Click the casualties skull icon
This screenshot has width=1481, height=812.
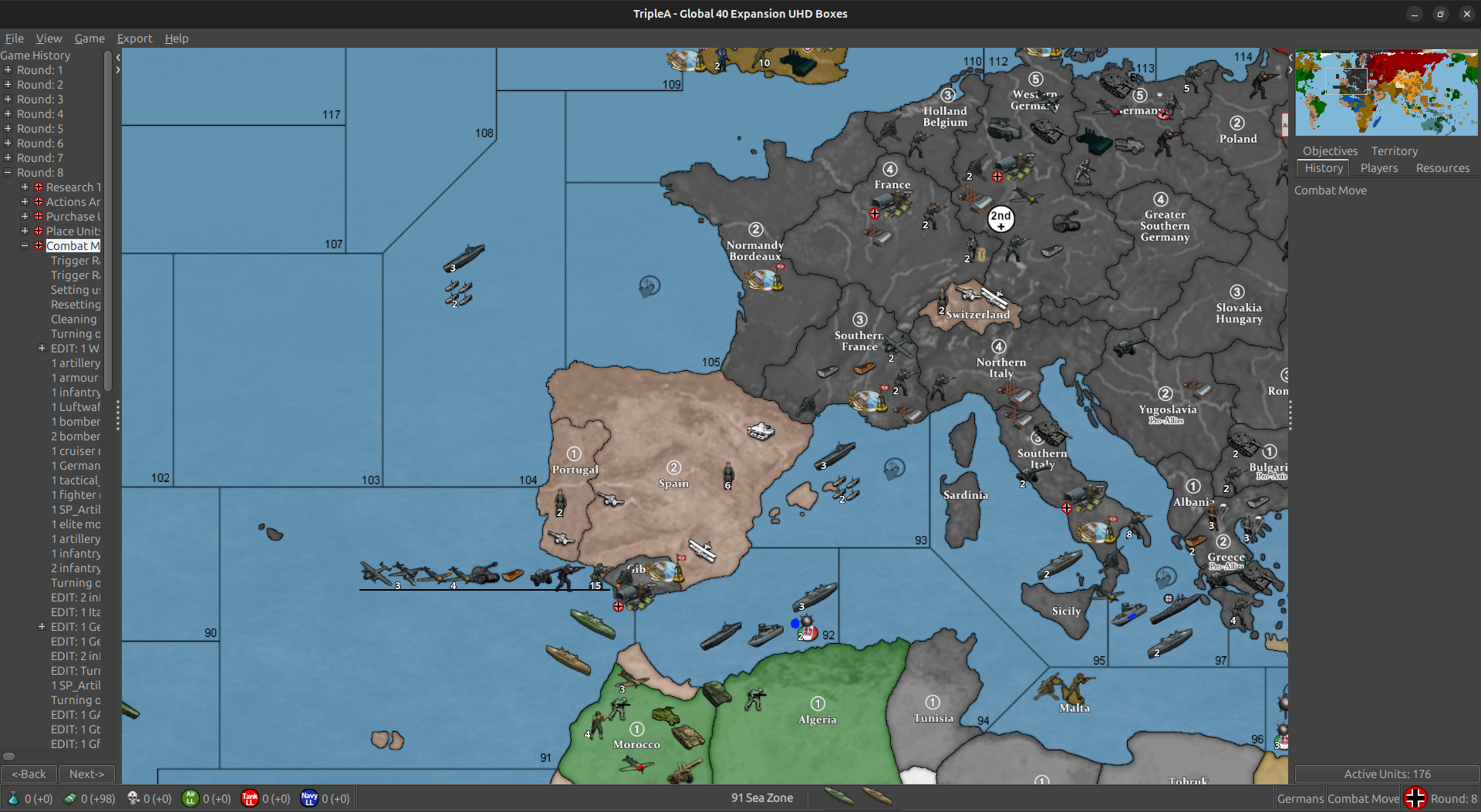pos(133,799)
